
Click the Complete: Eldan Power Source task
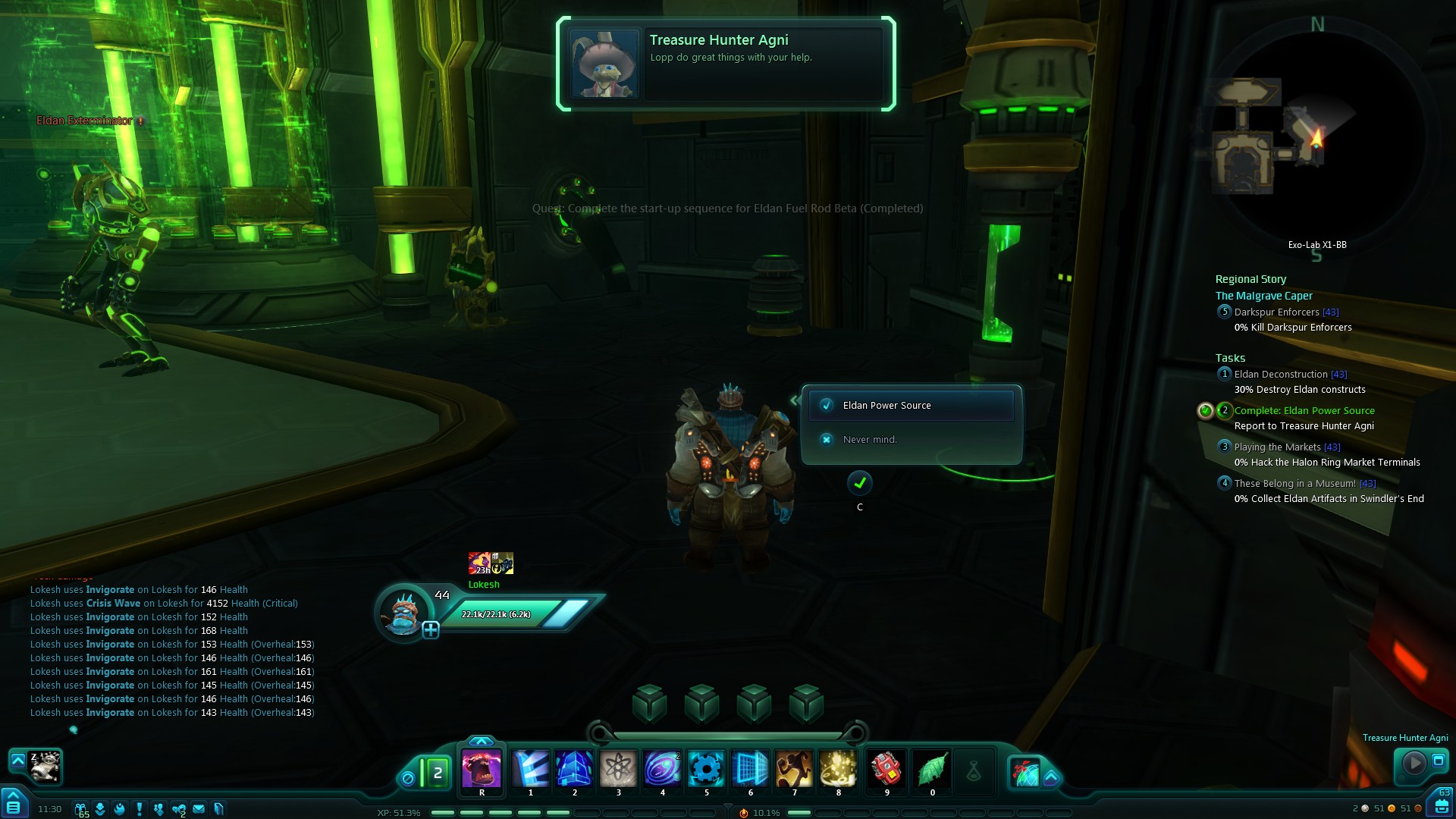(1304, 411)
